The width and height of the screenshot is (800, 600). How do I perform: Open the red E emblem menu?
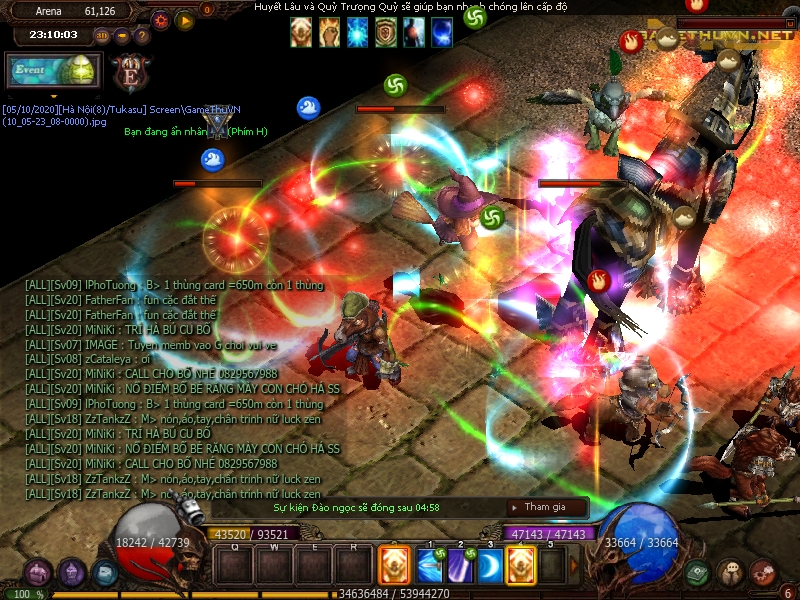tap(129, 73)
